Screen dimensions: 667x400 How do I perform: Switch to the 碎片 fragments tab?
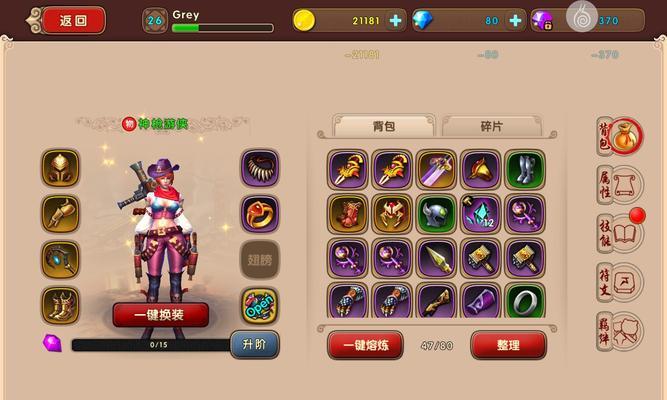point(491,126)
